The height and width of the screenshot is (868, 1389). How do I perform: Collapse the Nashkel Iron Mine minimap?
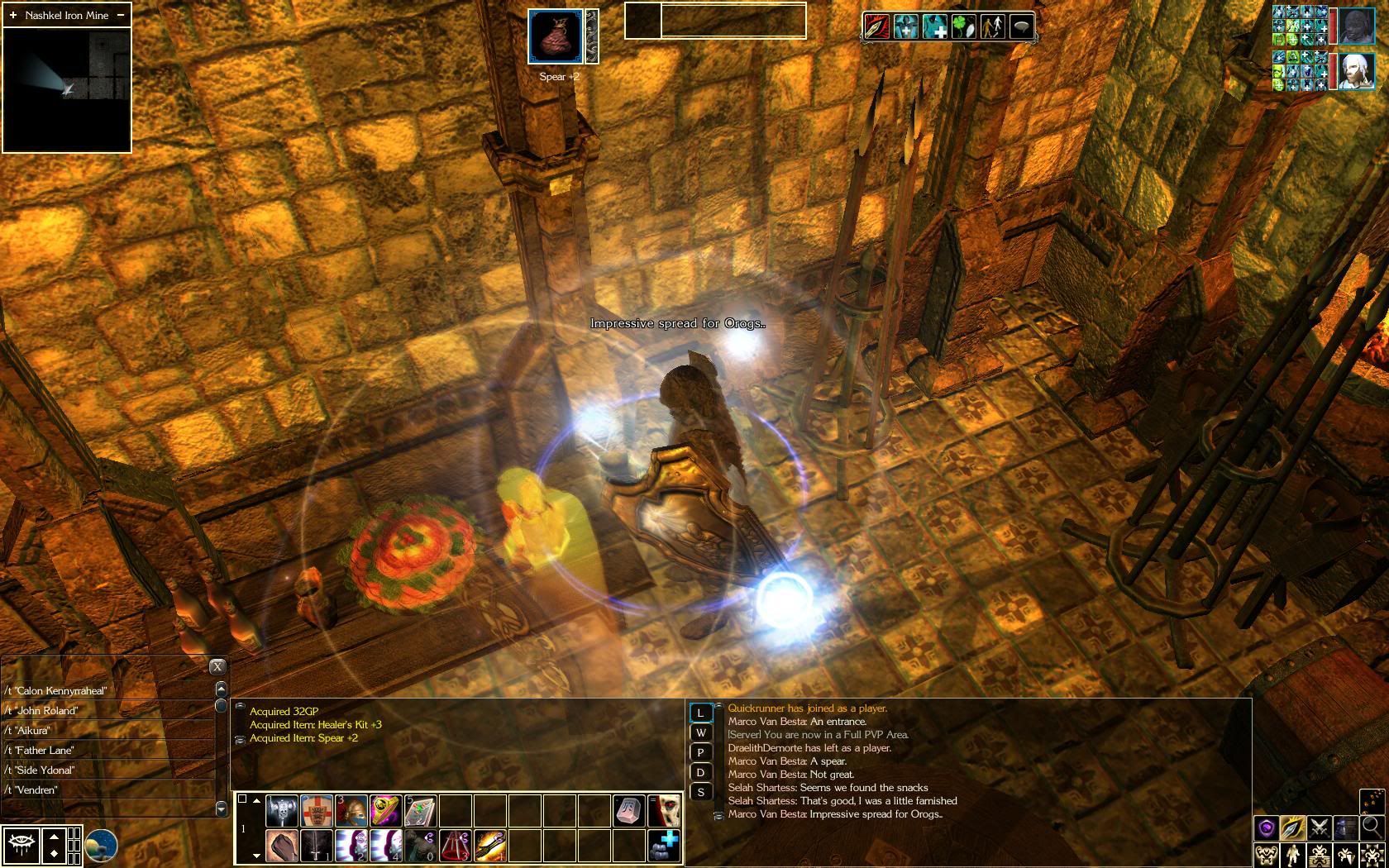click(x=121, y=15)
